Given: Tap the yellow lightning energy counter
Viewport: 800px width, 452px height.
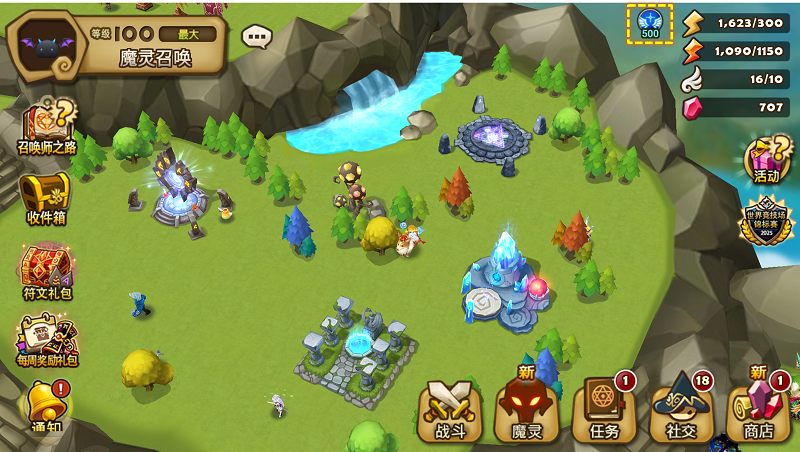Looking at the screenshot, I should 738,22.
